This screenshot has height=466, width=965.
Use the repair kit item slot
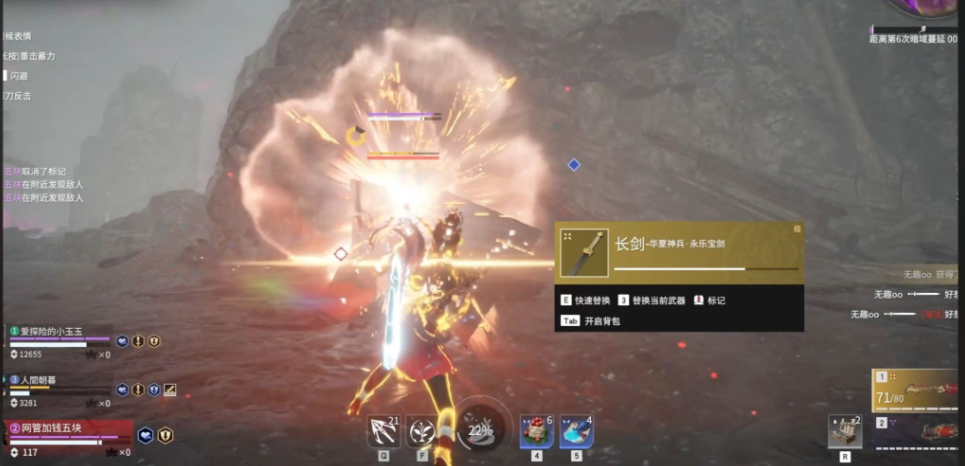[845, 432]
